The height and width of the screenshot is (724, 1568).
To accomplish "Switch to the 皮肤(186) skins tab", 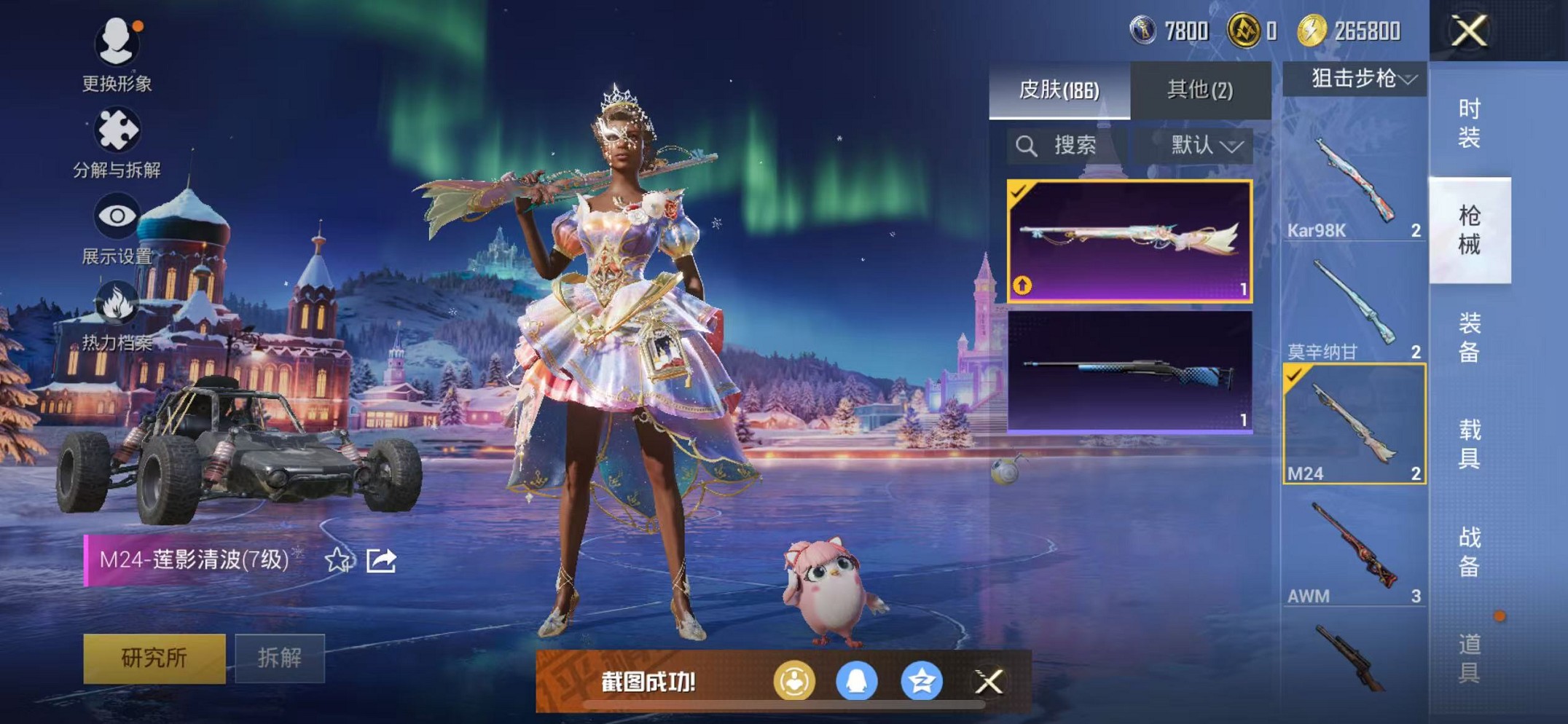I will click(x=1059, y=90).
